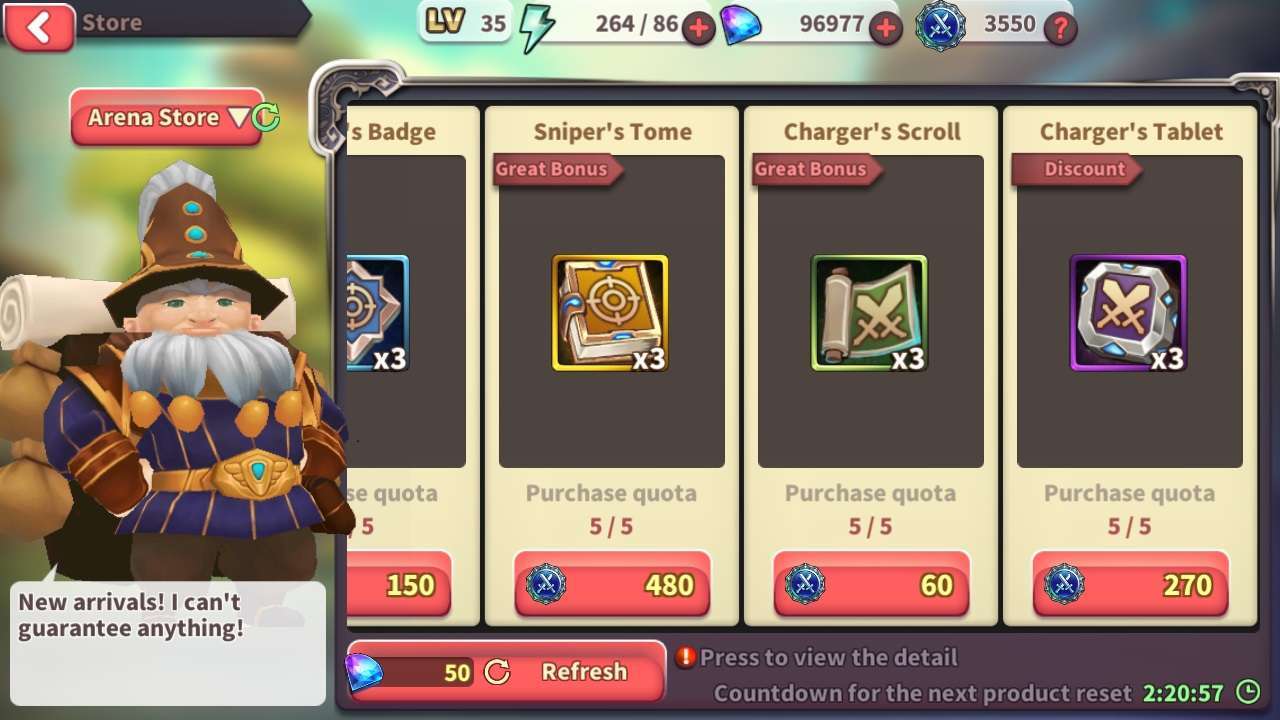Viewport: 1280px width, 720px height.
Task: Go back using the Store arrow
Action: [39, 27]
